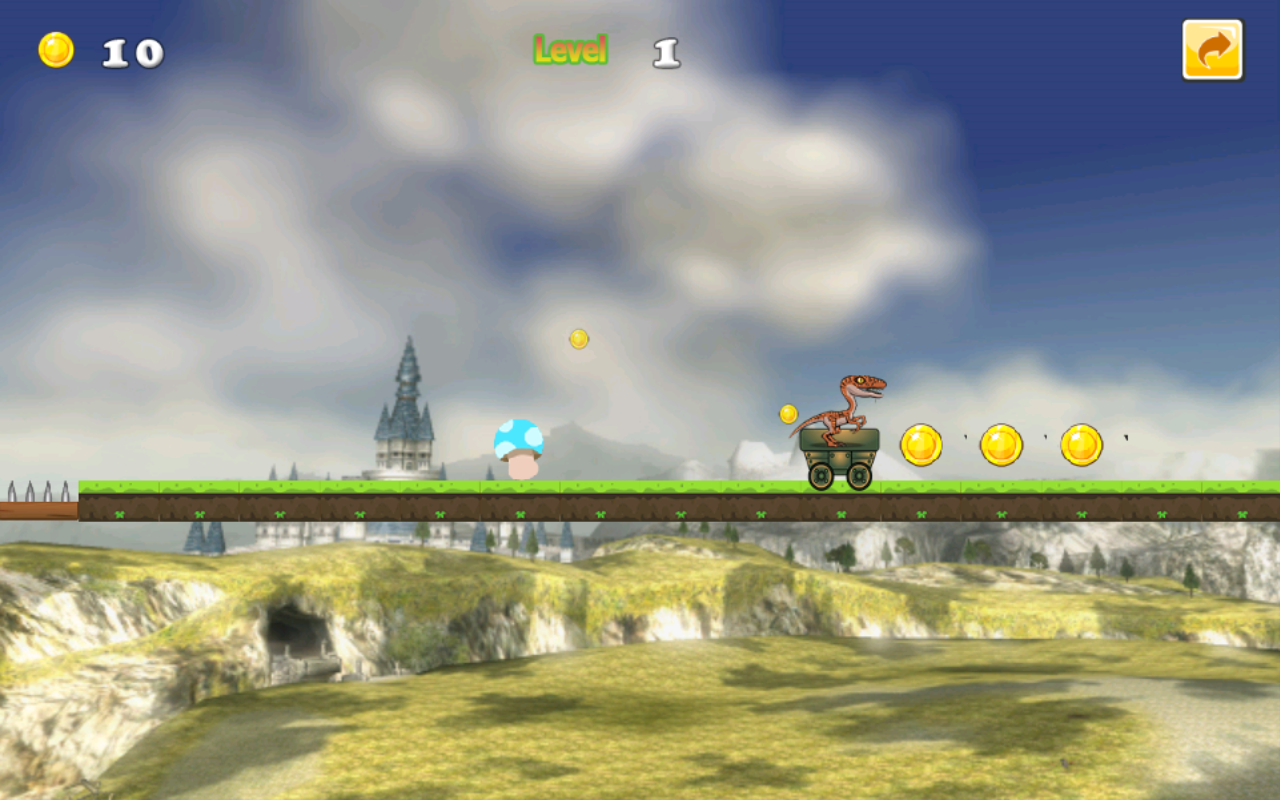Collect the first large coin near the cart
The width and height of the screenshot is (1280, 800).
point(921,444)
